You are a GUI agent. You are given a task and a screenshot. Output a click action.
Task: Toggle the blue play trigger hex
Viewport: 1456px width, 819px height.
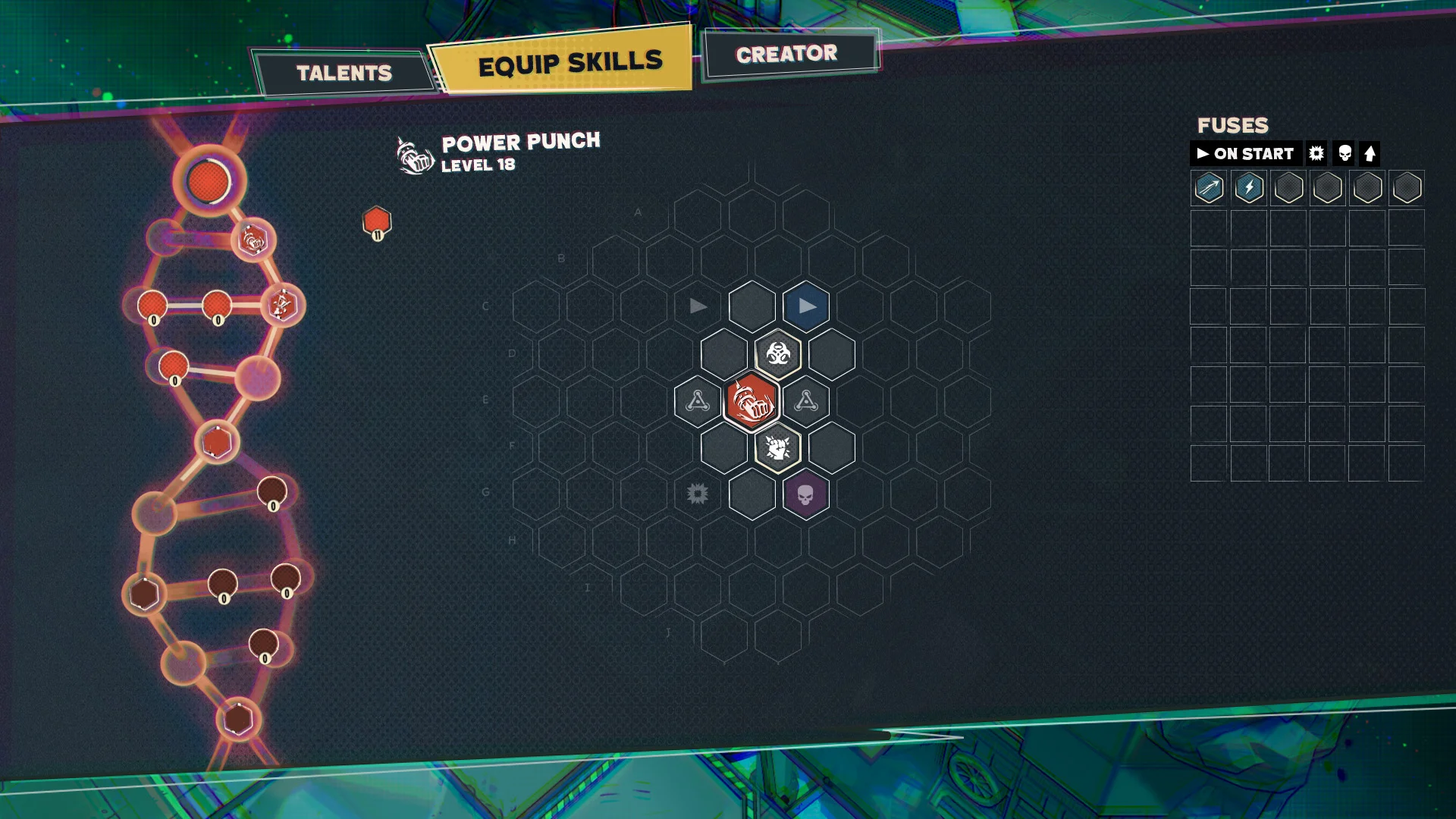coord(805,306)
